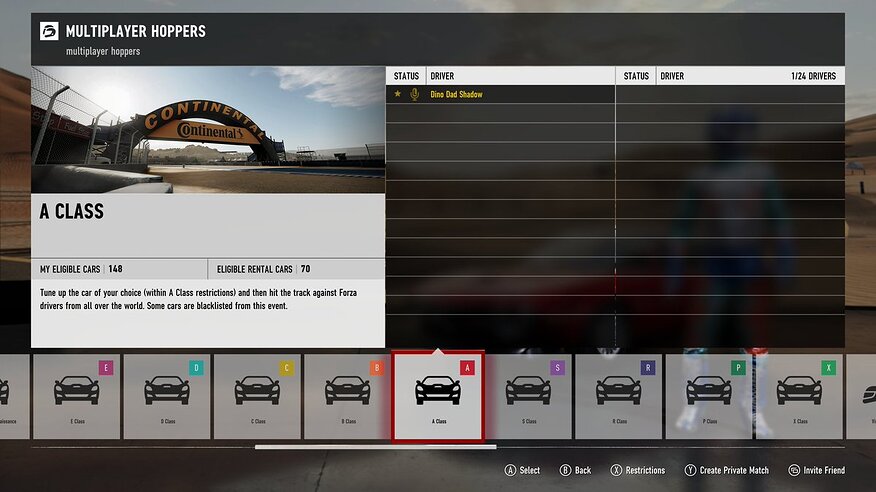The height and width of the screenshot is (492, 876).
Task: Select the E Class hopper tile
Action: click(76, 396)
